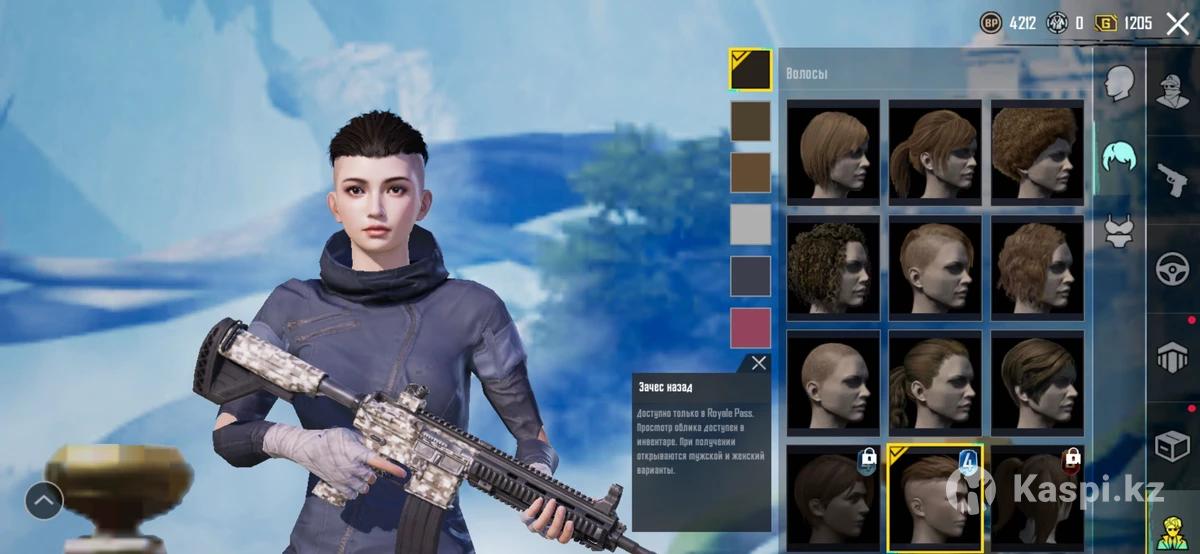Select the crimson red hair color

tap(750, 327)
